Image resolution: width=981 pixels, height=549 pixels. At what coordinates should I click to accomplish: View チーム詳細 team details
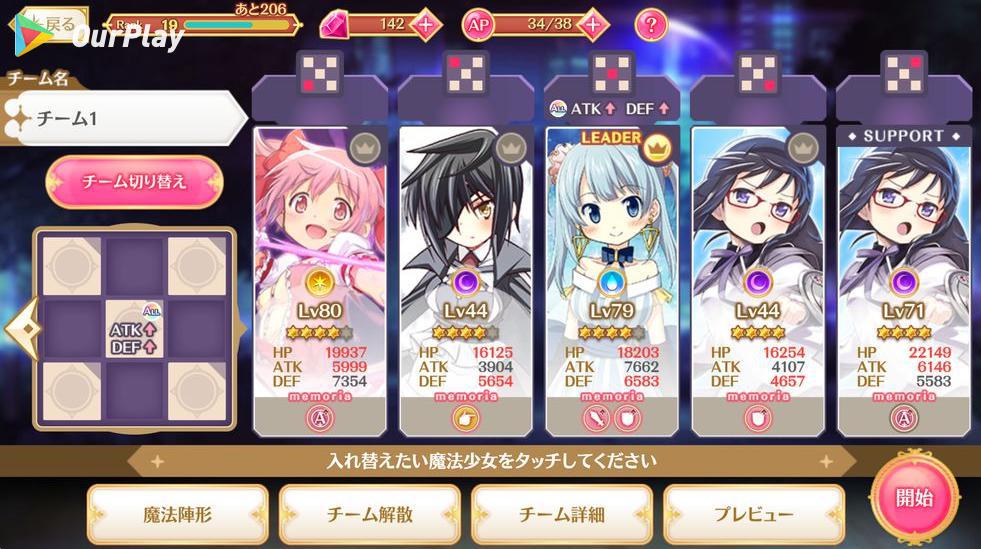click(561, 514)
